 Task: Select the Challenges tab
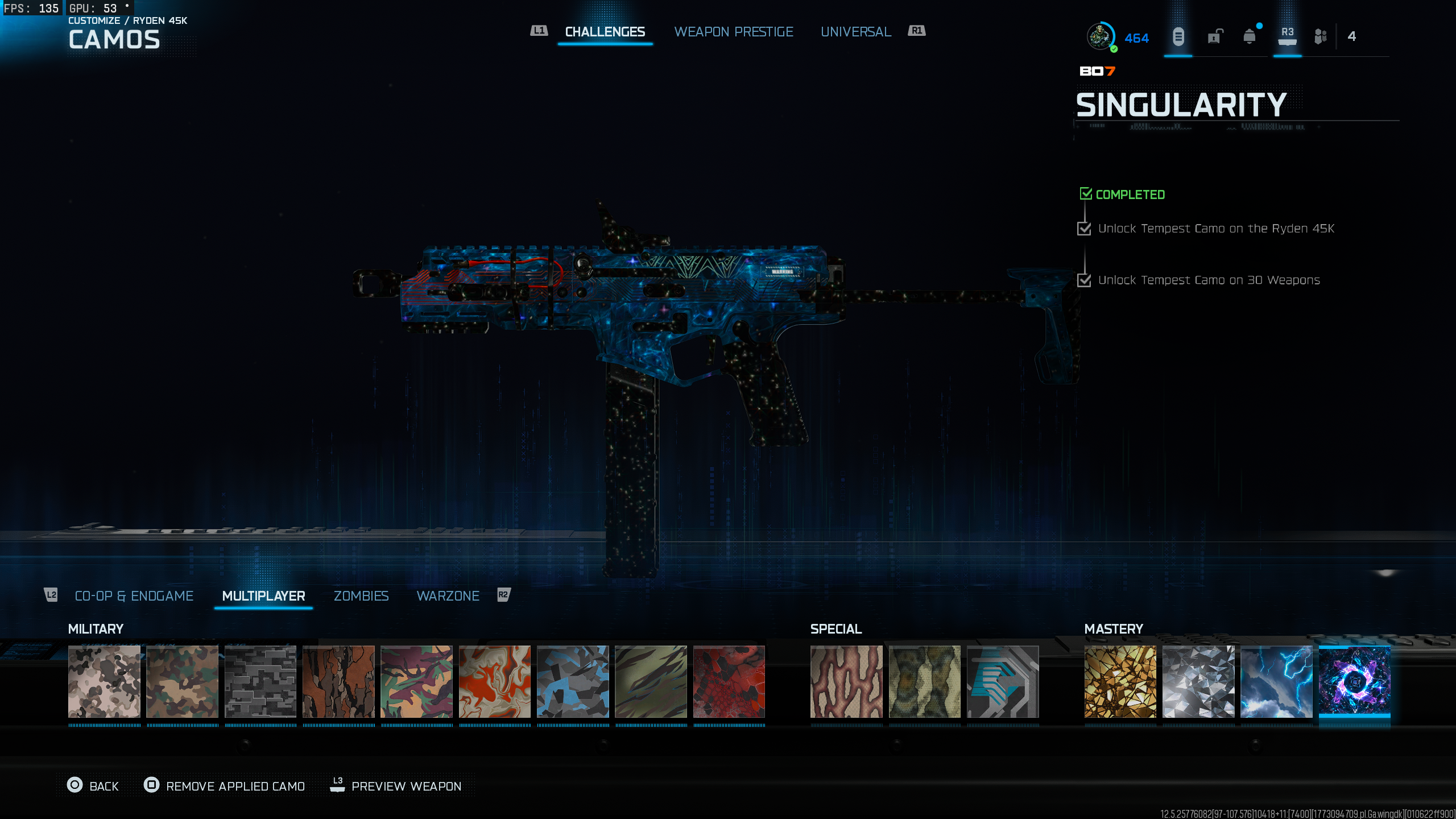click(605, 32)
